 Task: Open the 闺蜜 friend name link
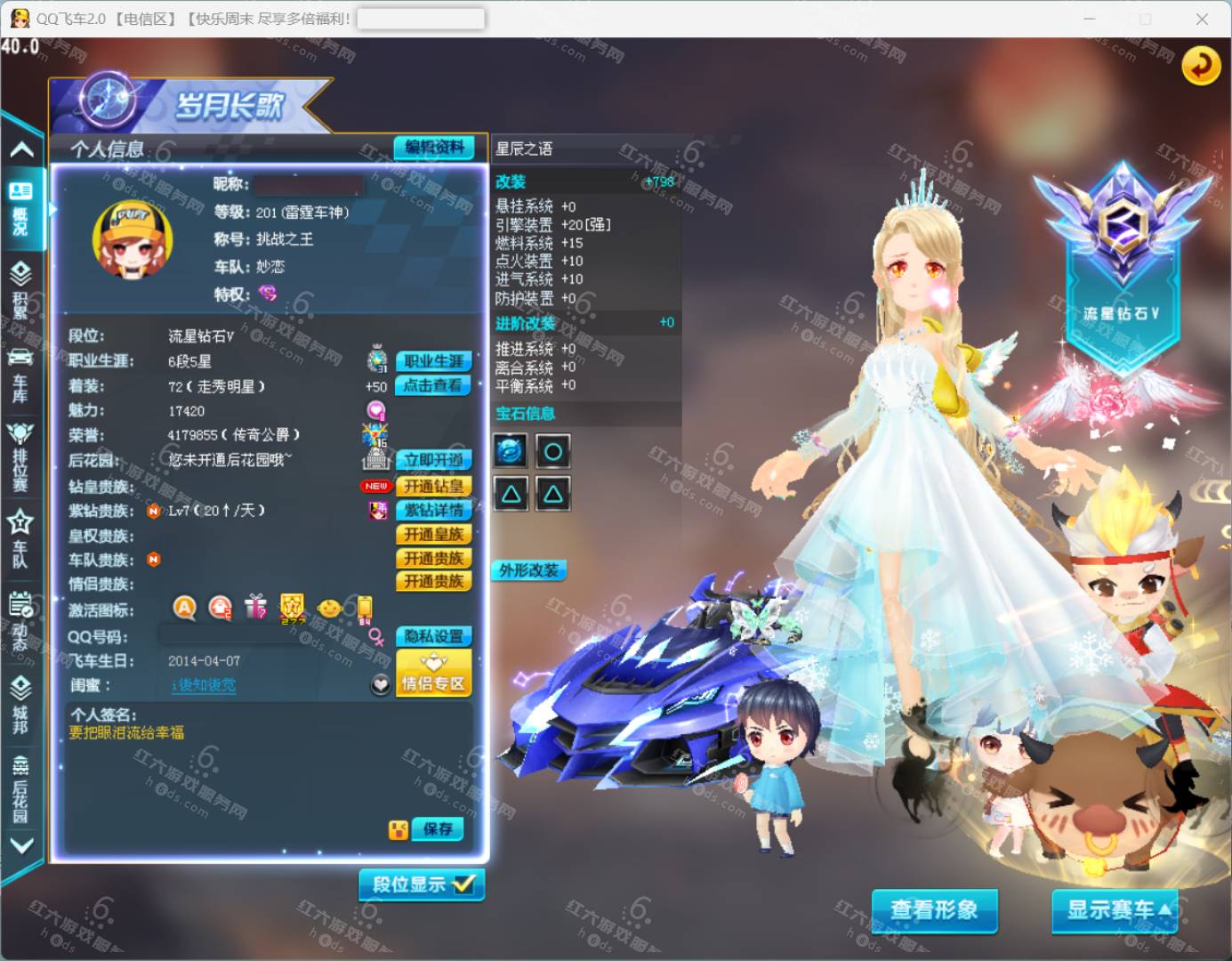click(205, 685)
